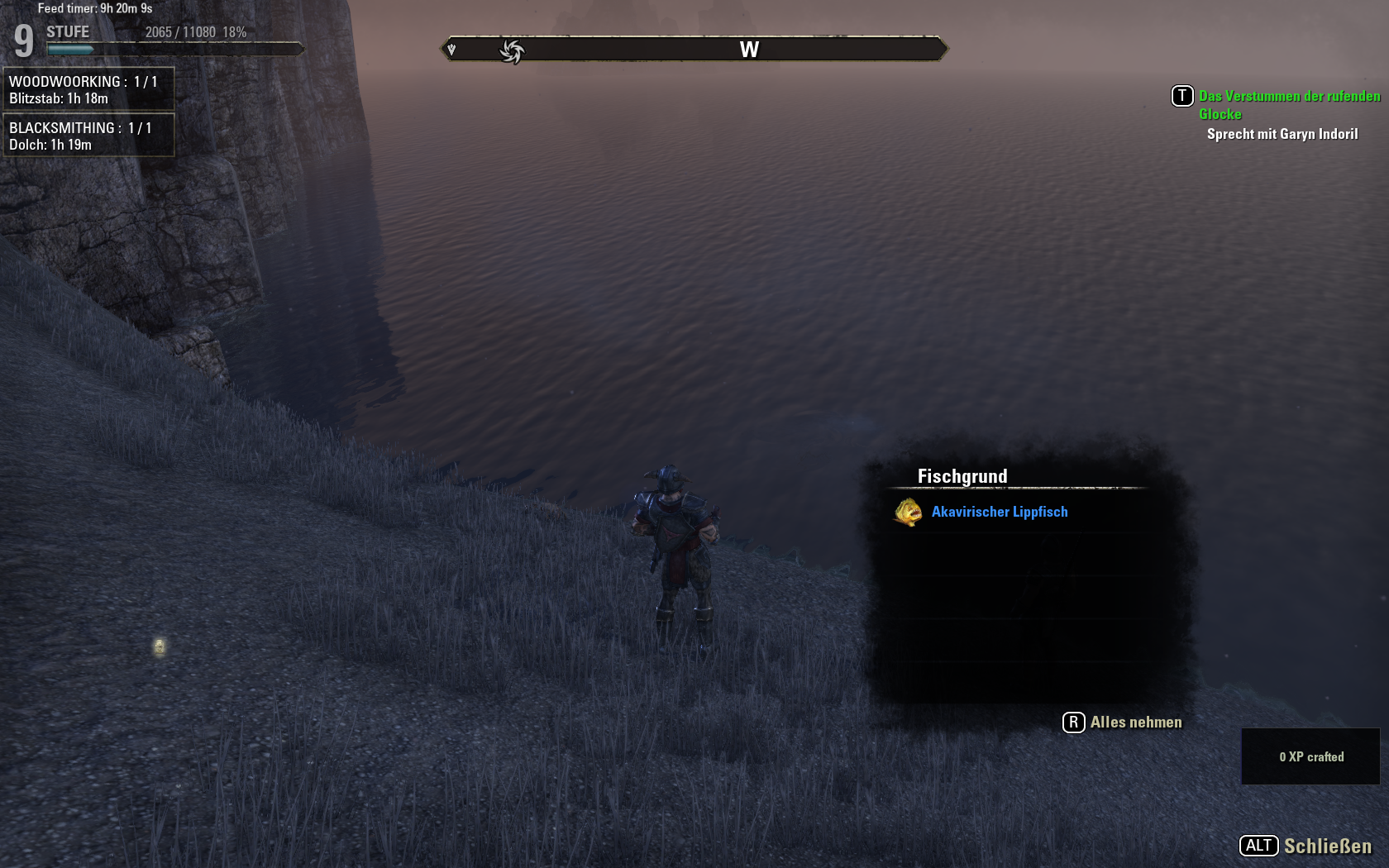1389x868 pixels.
Task: Select the Das Verstummen der rufenden Glocke quest
Action: click(1288, 105)
